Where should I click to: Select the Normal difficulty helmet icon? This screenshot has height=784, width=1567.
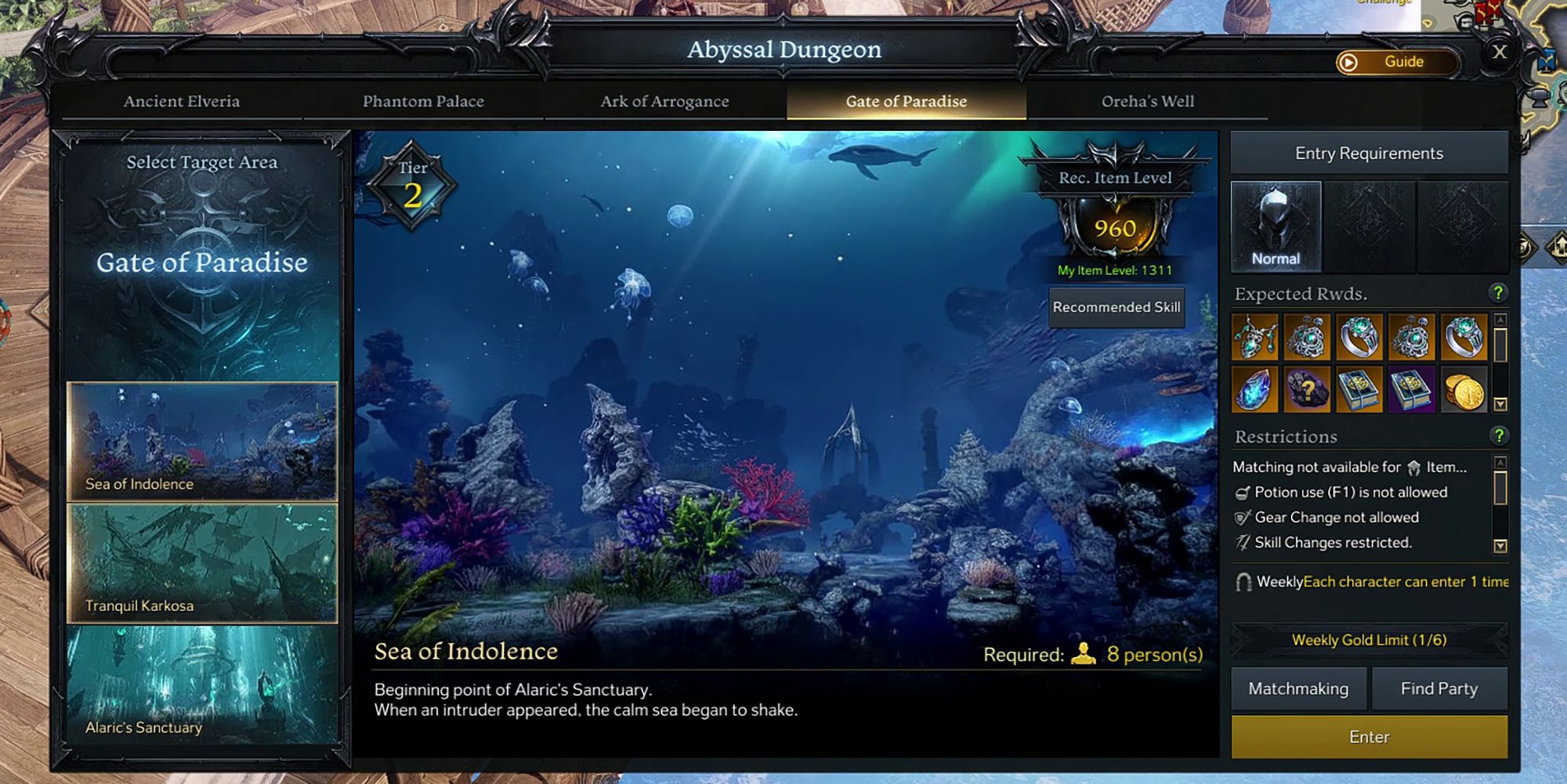1276,226
